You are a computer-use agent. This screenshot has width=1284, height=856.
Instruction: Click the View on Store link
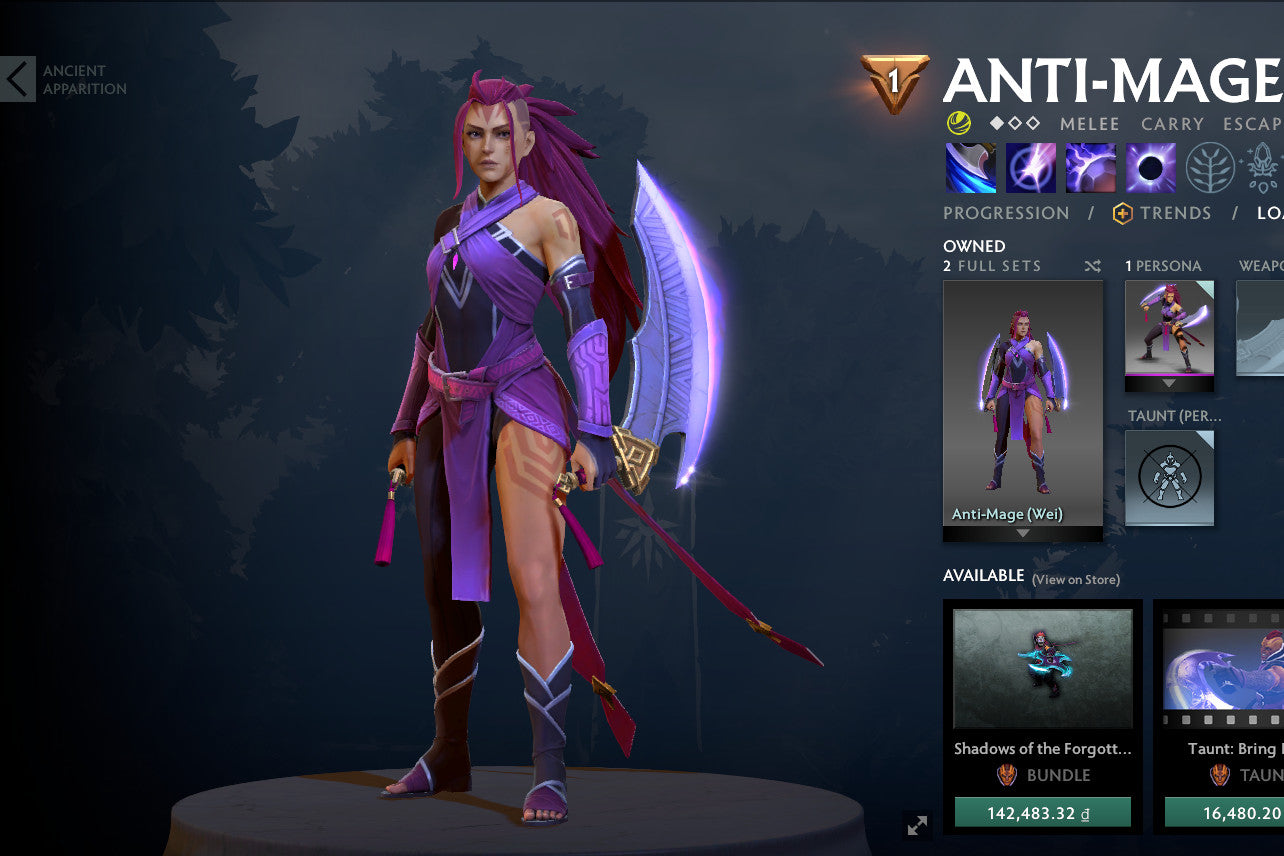[x=1077, y=579]
